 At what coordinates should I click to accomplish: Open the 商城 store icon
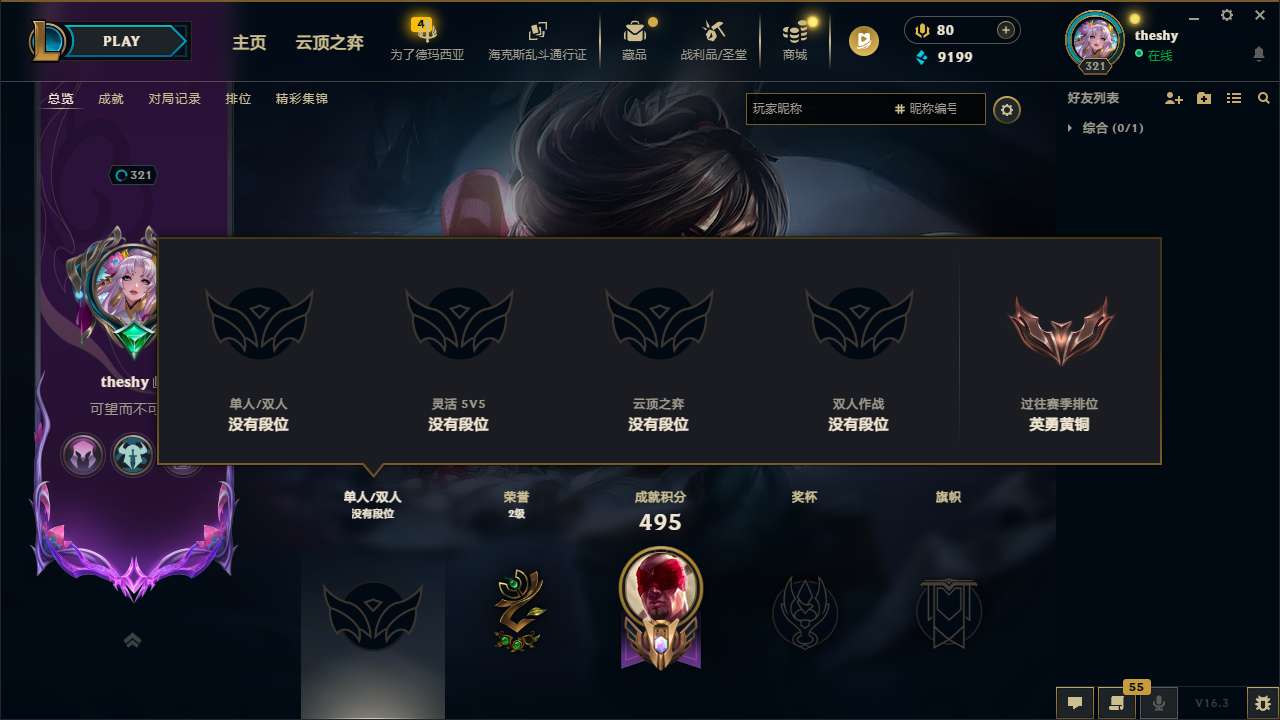(795, 38)
